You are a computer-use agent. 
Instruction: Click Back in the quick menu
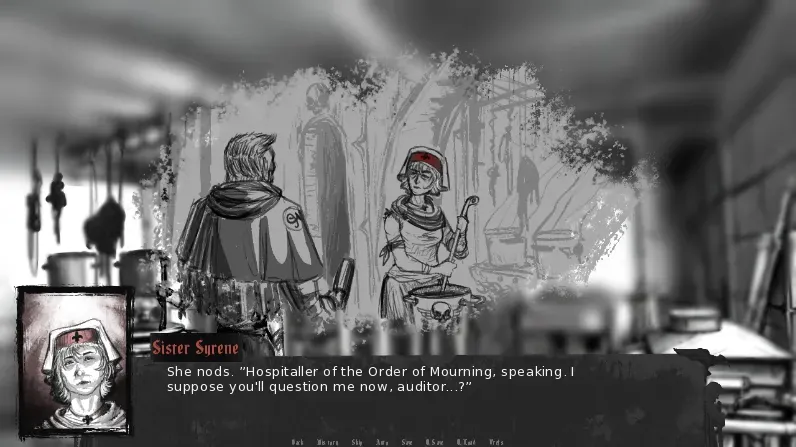[x=297, y=442]
